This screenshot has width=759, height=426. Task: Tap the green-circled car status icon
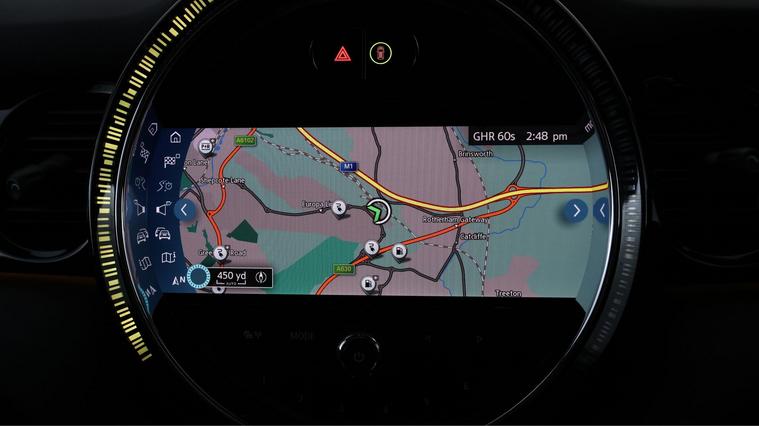pos(380,53)
